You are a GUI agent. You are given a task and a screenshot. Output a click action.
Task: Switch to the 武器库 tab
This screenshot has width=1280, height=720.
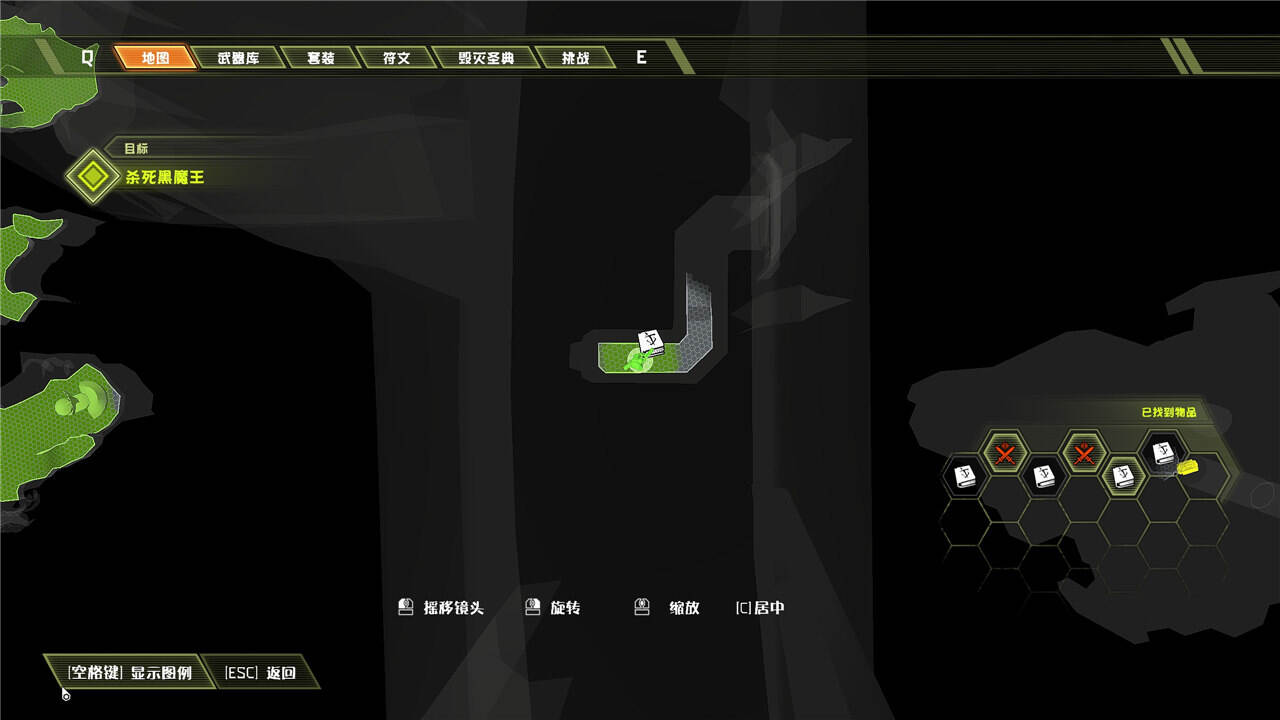[238, 58]
